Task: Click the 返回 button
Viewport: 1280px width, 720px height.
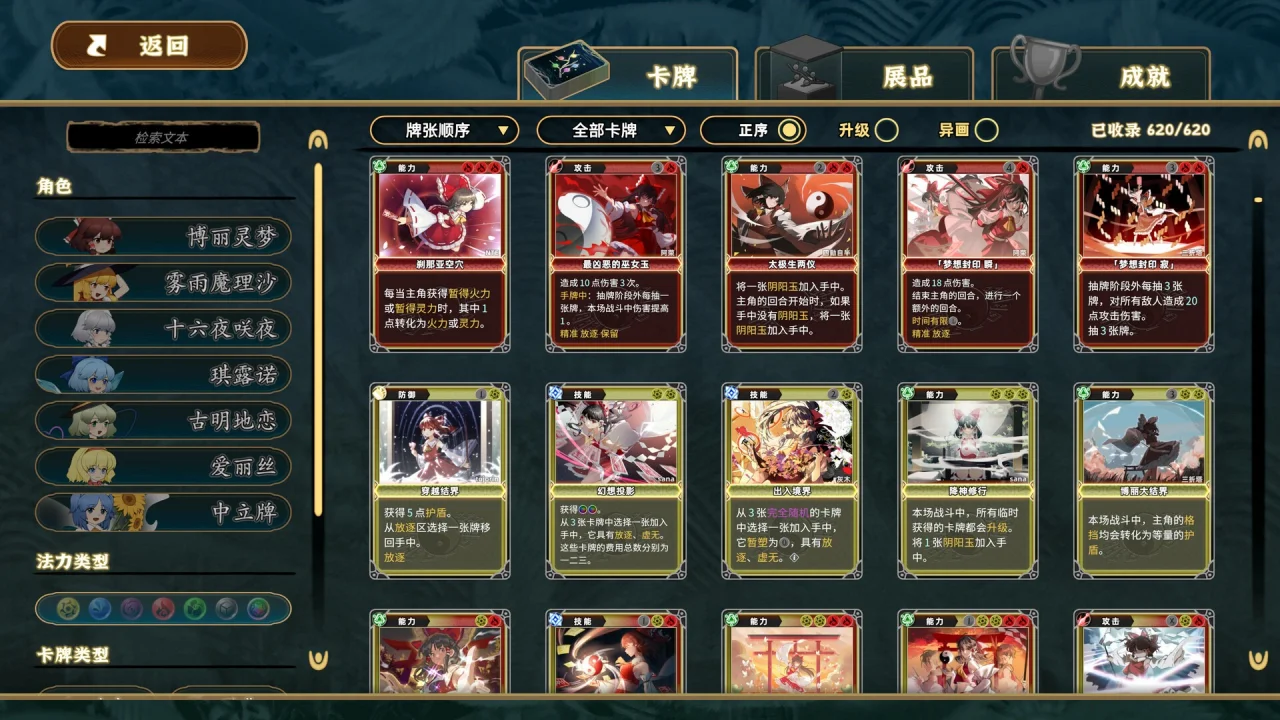Action: 148,44
